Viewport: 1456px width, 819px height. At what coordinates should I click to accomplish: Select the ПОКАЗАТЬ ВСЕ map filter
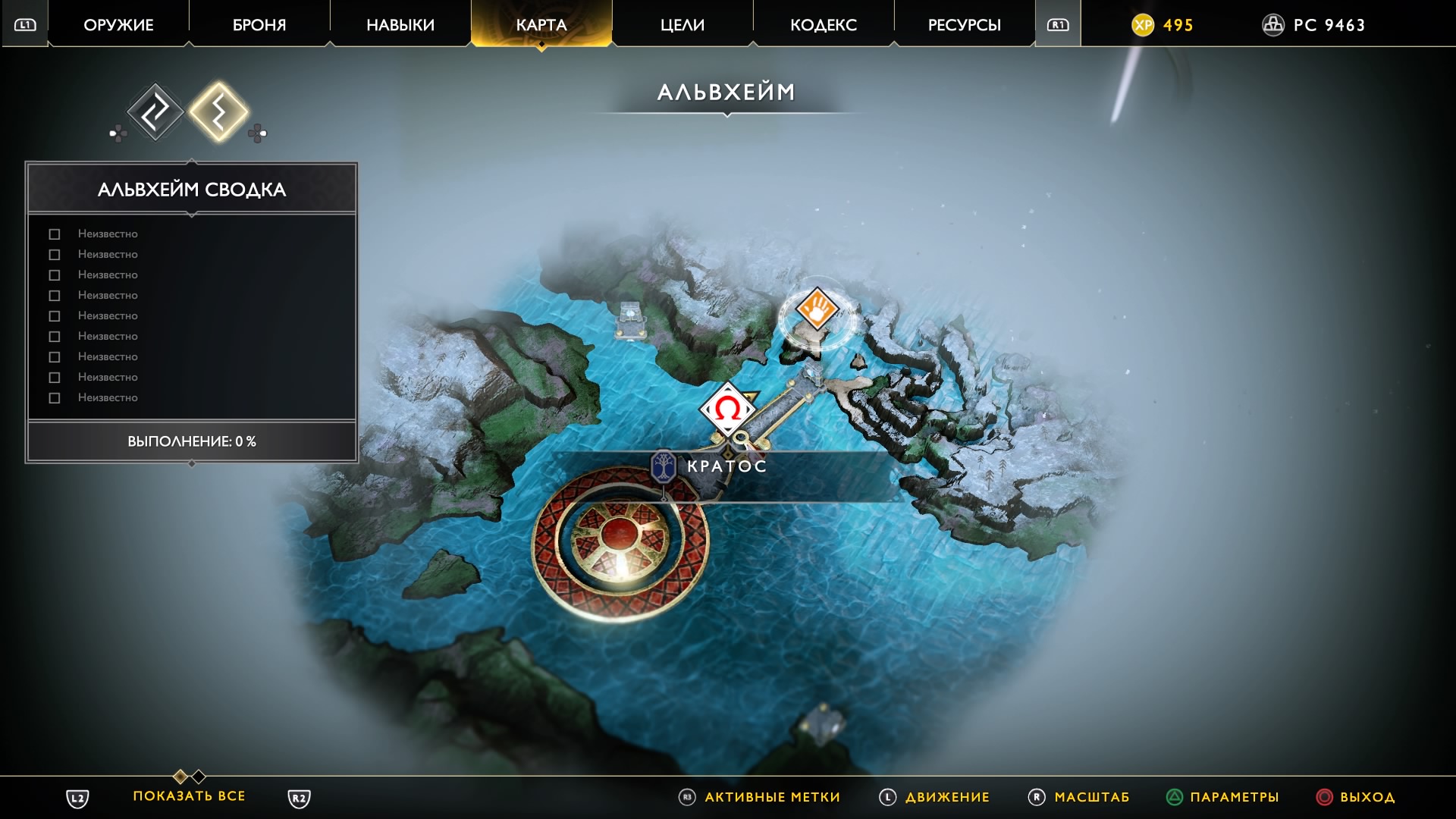pos(189,796)
